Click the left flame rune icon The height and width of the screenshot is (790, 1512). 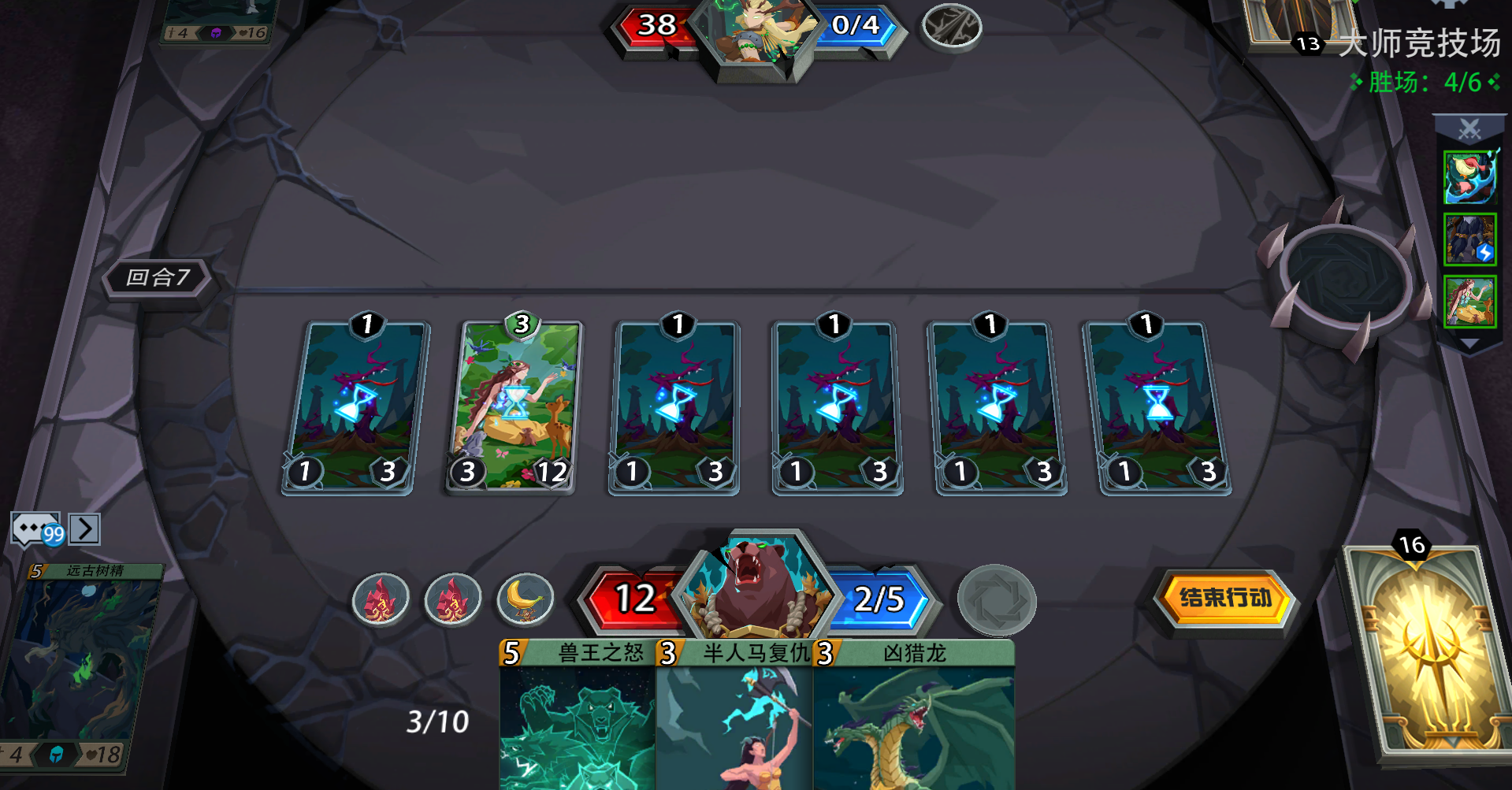tap(380, 599)
